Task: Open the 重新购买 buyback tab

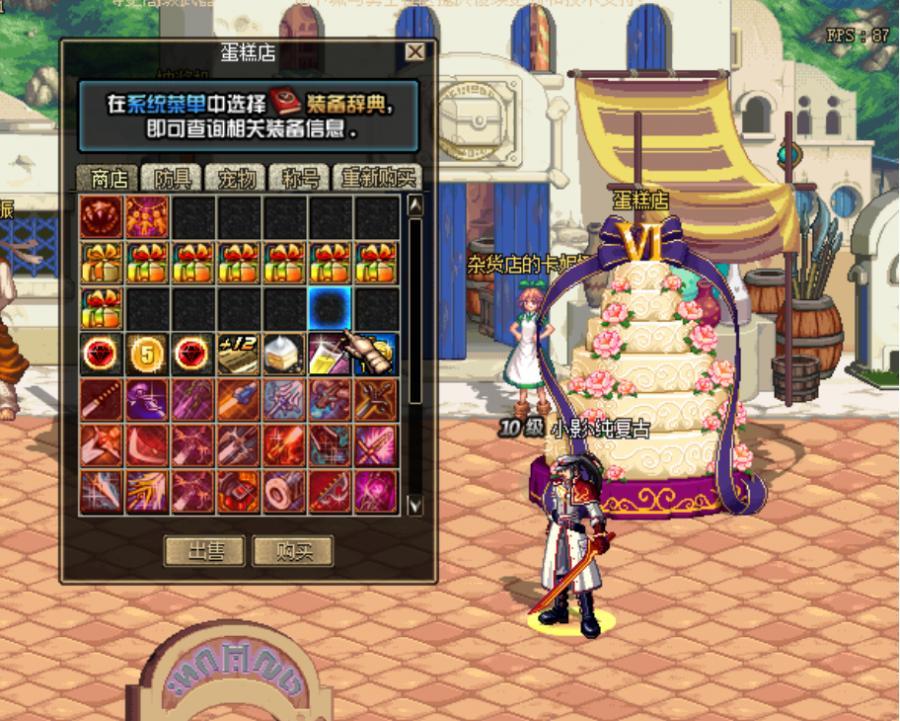Action: pos(377,178)
